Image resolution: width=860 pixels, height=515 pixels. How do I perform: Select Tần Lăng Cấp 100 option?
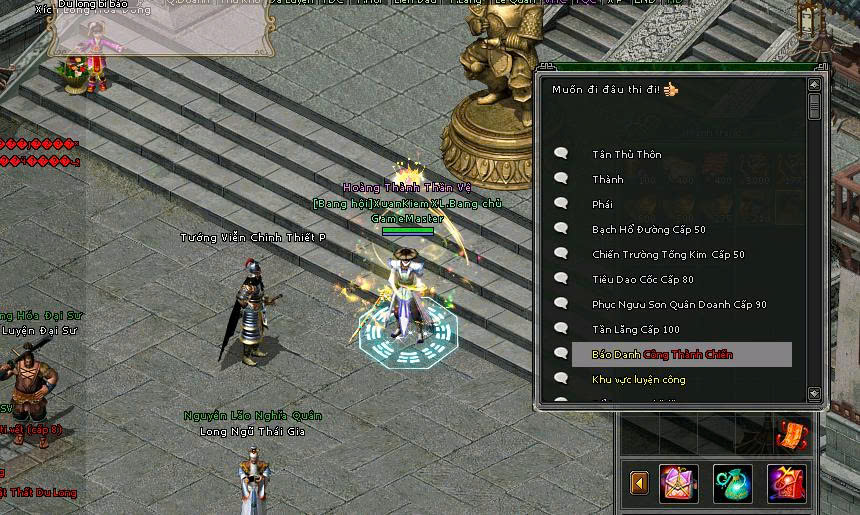pyautogui.click(x=635, y=329)
